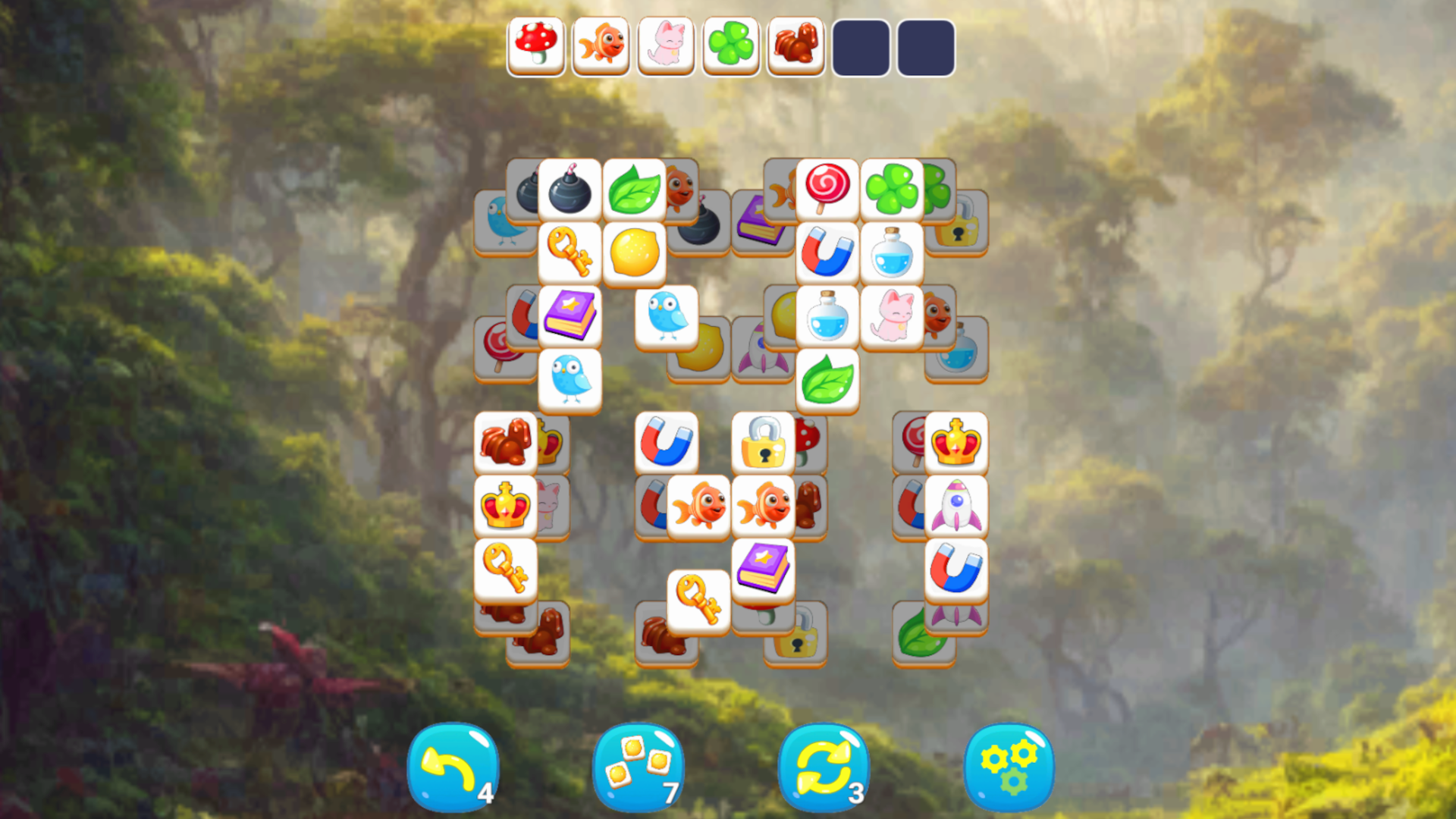This screenshot has width=1456, height=819.
Task: Choose the four-leaf clover tile on the board
Action: click(x=892, y=189)
